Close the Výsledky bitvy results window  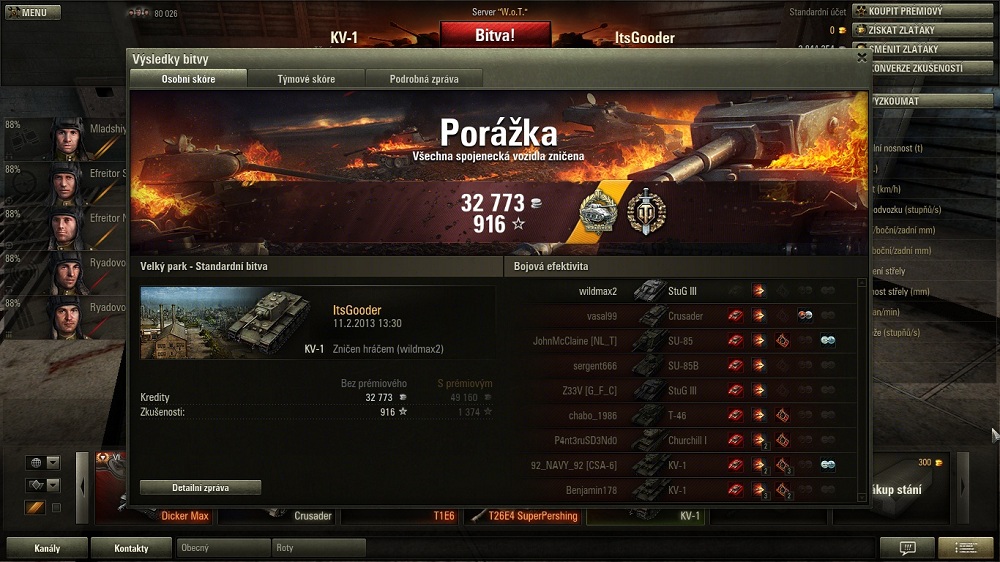[862, 58]
